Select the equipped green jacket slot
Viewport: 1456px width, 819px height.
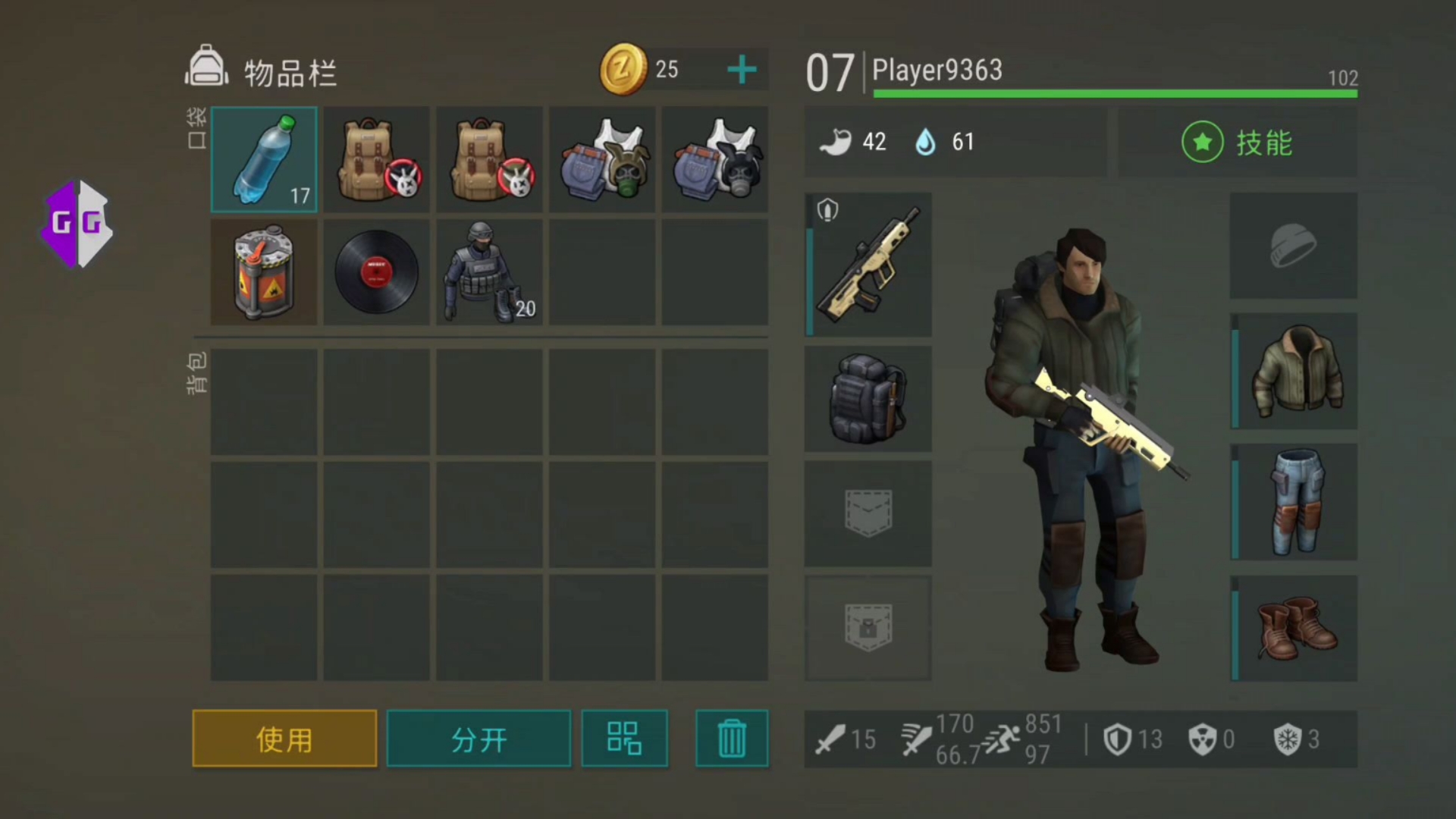1294,372
